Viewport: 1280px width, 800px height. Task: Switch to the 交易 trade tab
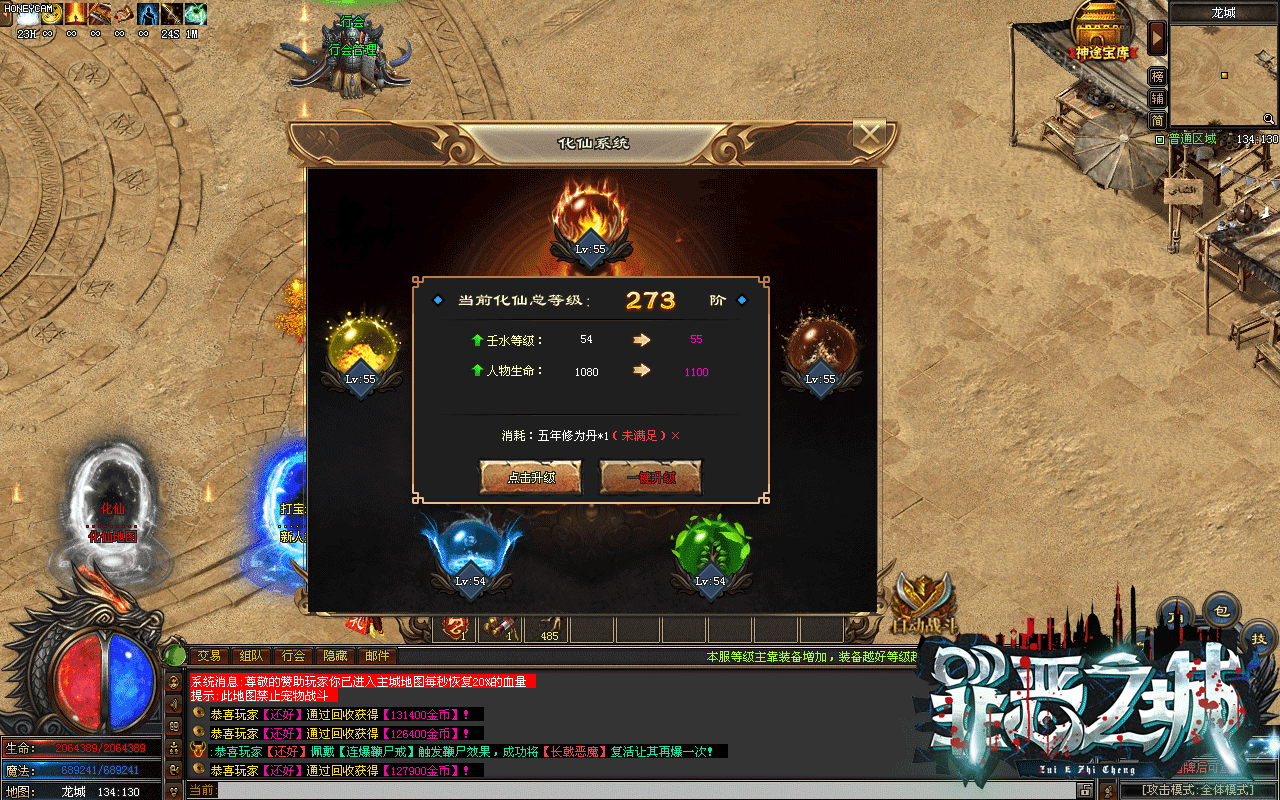(x=209, y=656)
